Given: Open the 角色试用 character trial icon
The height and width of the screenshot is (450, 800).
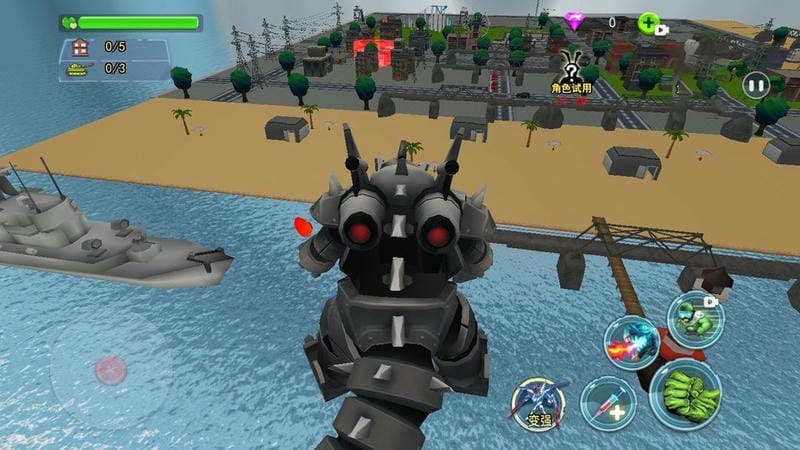Looking at the screenshot, I should click(571, 70).
